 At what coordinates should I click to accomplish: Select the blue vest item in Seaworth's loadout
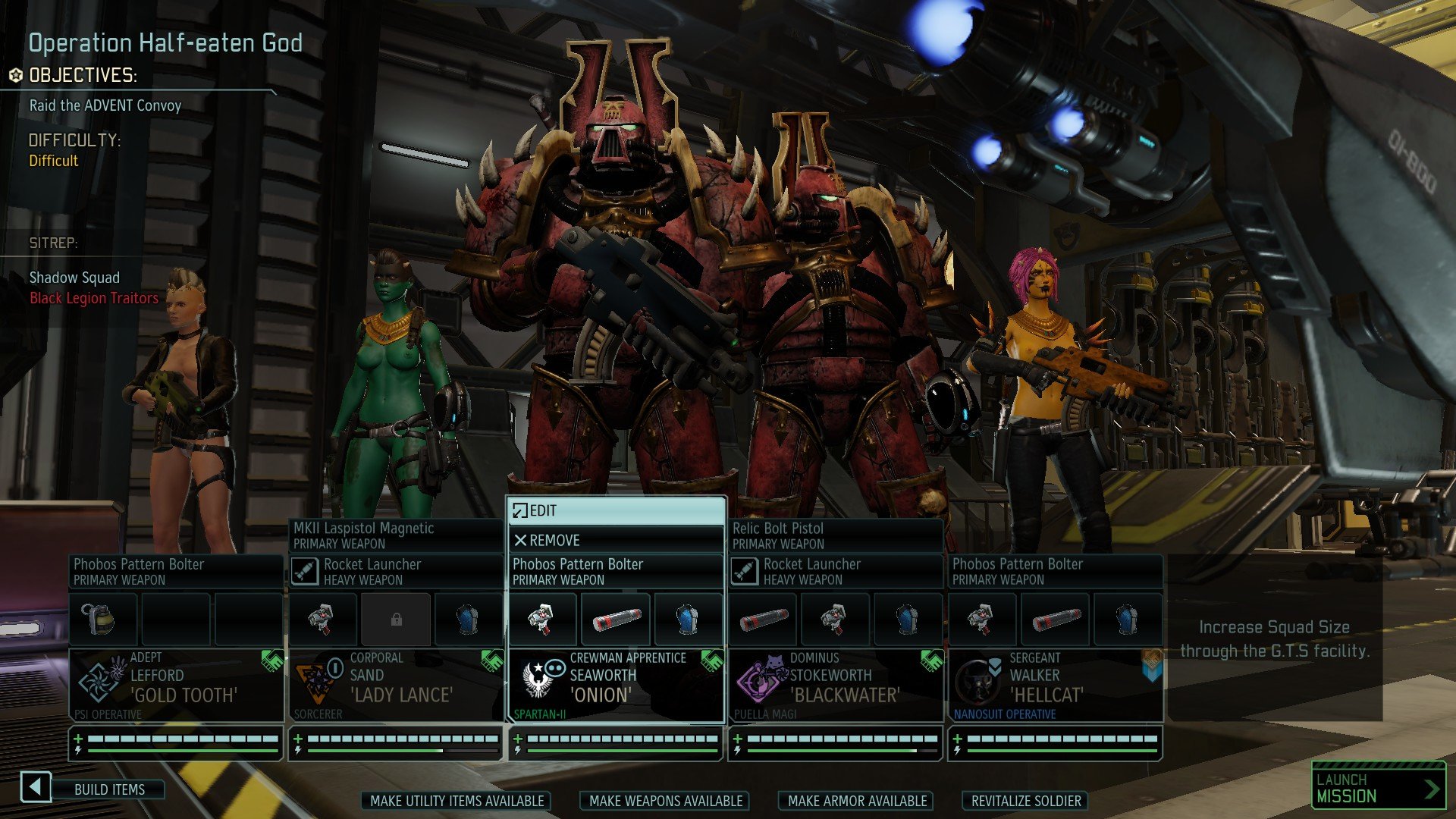point(689,619)
